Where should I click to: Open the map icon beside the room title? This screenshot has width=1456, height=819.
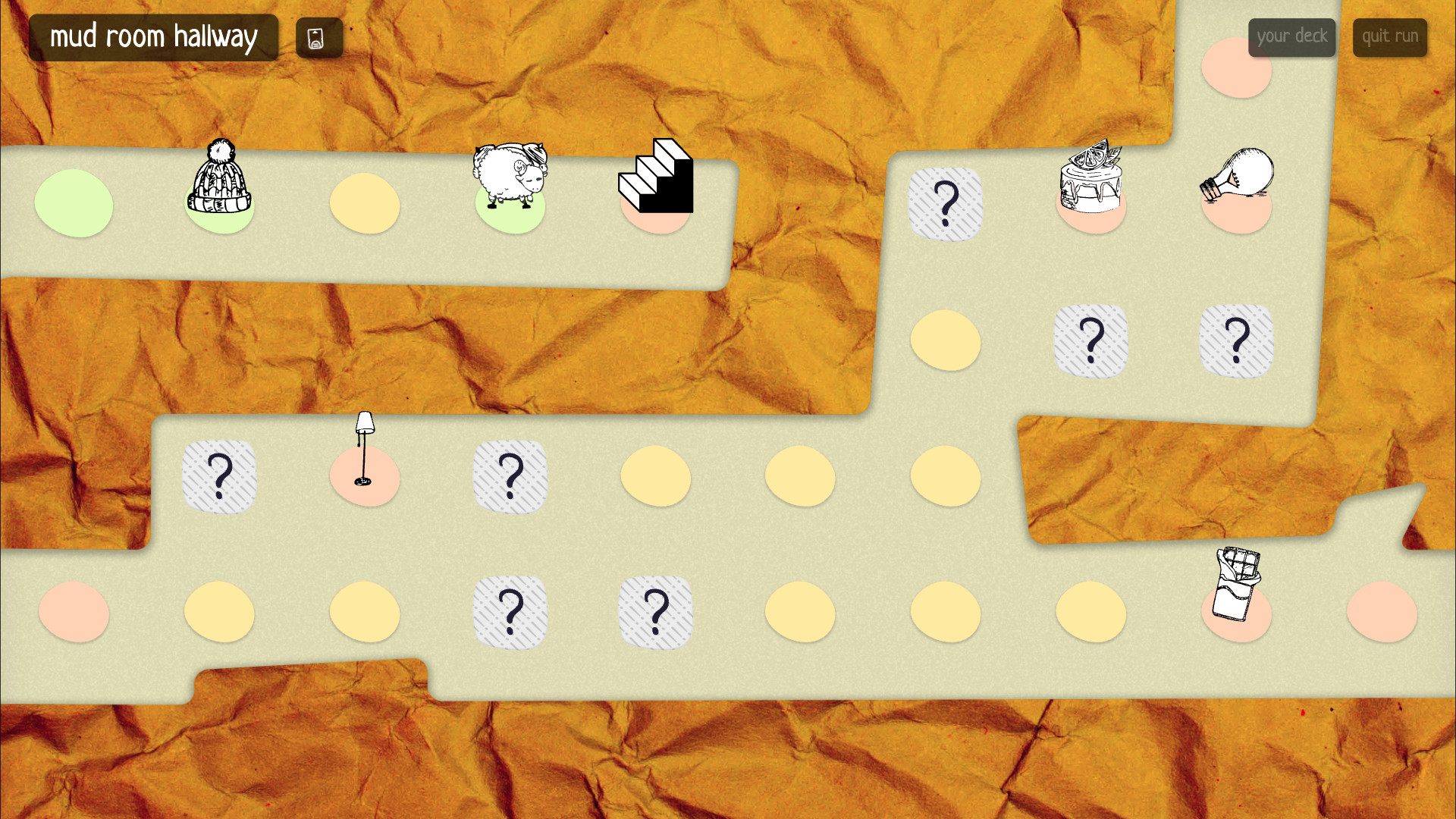(318, 36)
